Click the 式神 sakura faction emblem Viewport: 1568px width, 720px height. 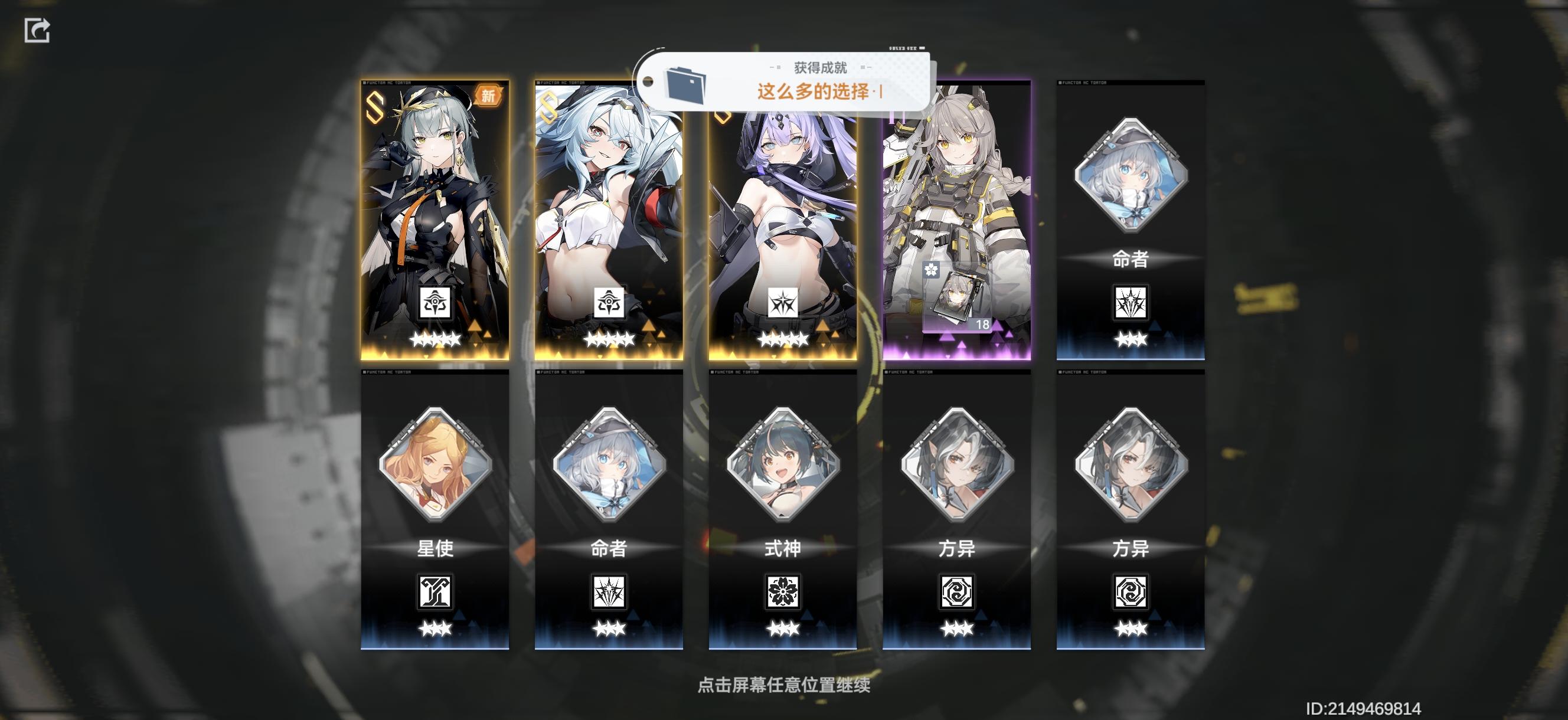pyautogui.click(x=783, y=593)
